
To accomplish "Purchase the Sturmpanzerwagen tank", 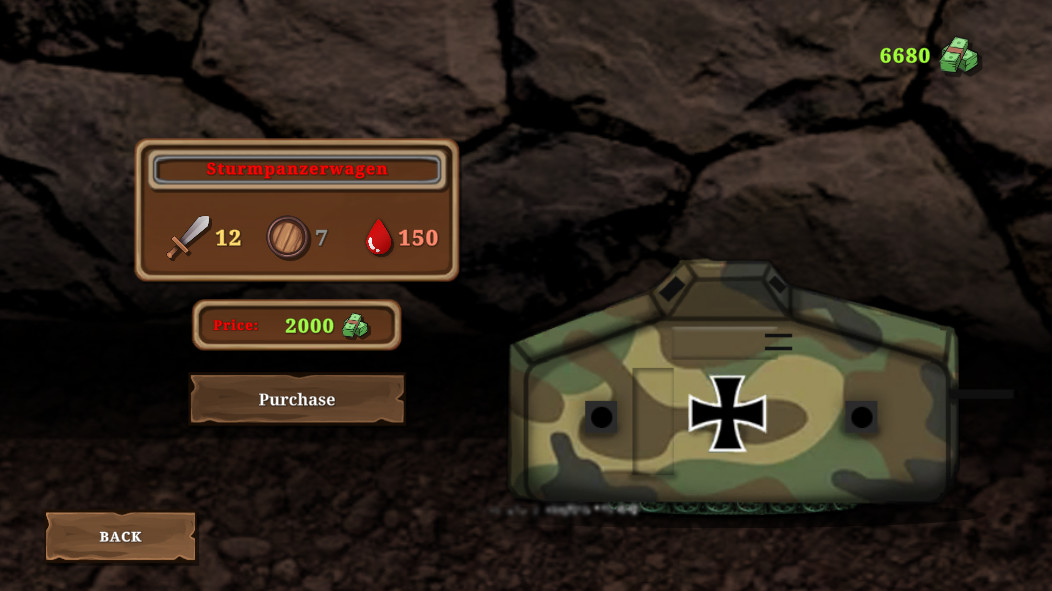I will pyautogui.click(x=297, y=399).
